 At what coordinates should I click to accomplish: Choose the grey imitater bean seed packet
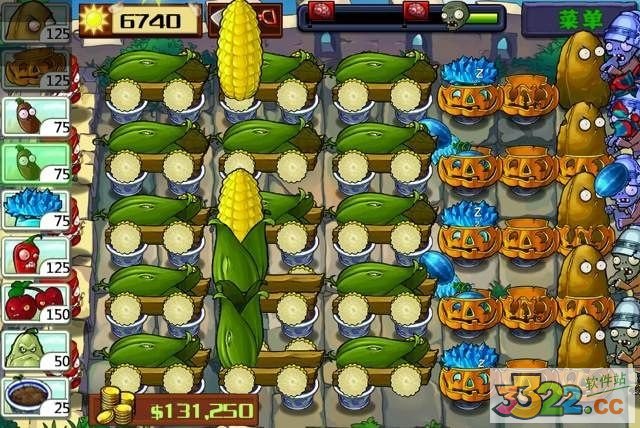[x=34, y=161]
